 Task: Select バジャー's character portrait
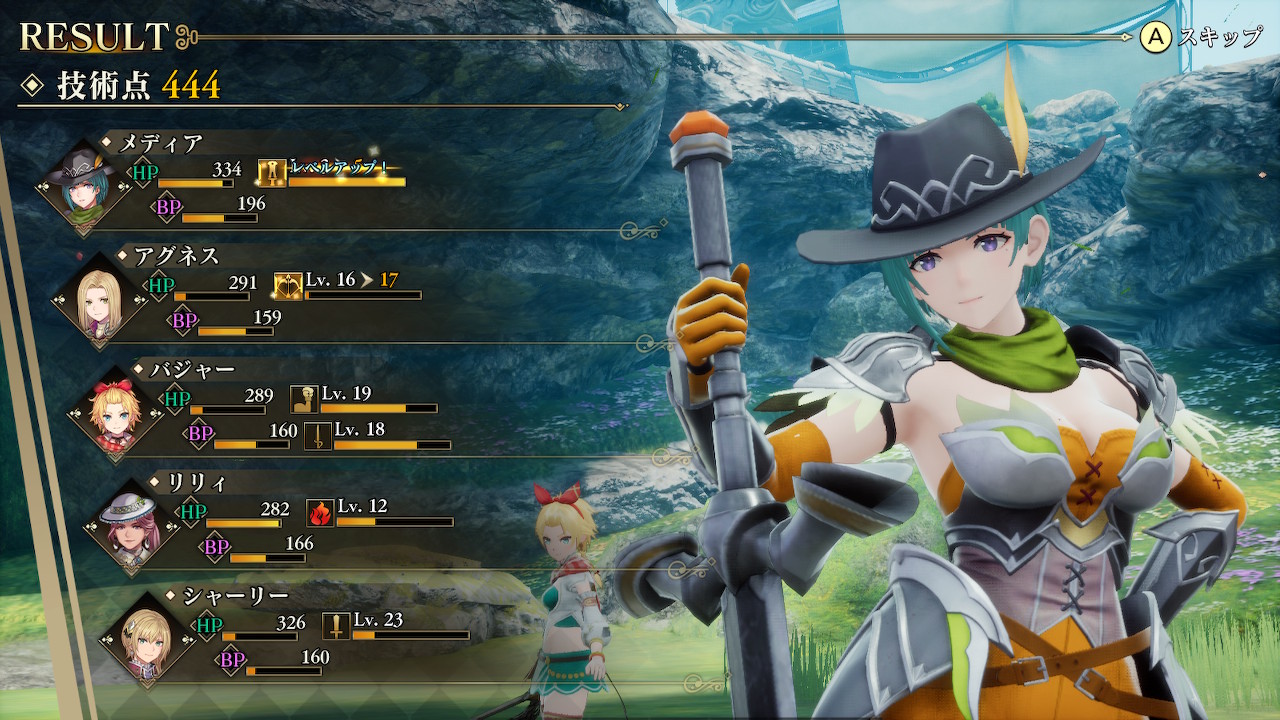click(115, 409)
